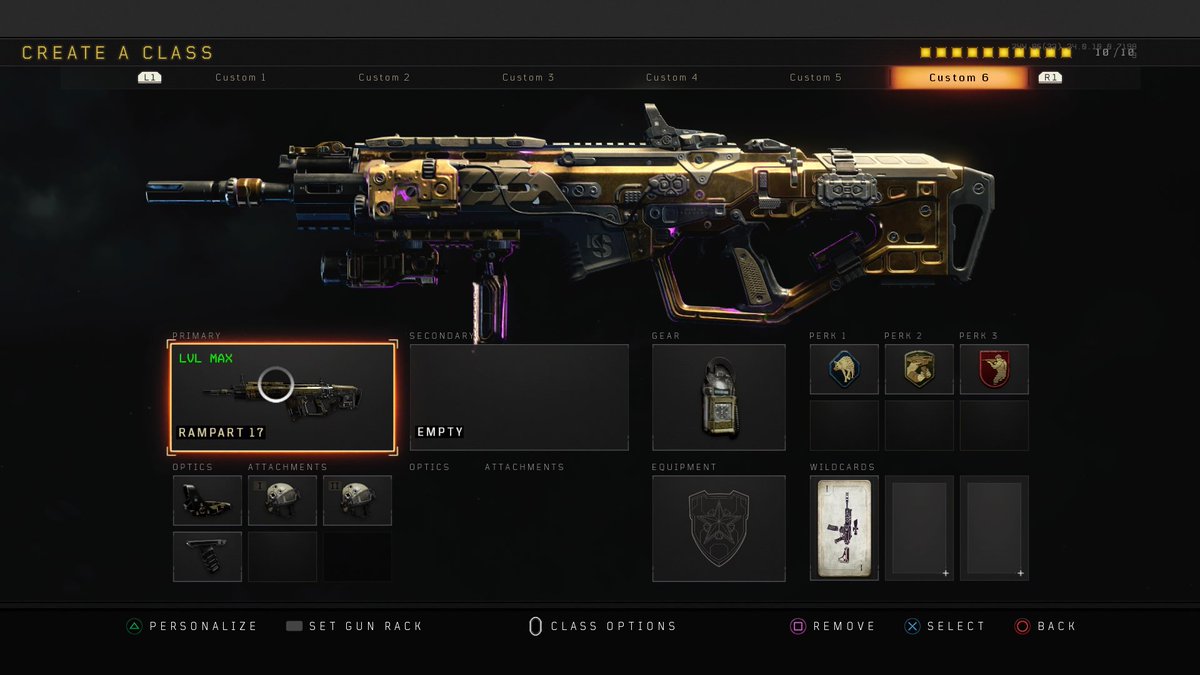
Task: Select the equipped rifle Wildcard card
Action: click(x=844, y=528)
